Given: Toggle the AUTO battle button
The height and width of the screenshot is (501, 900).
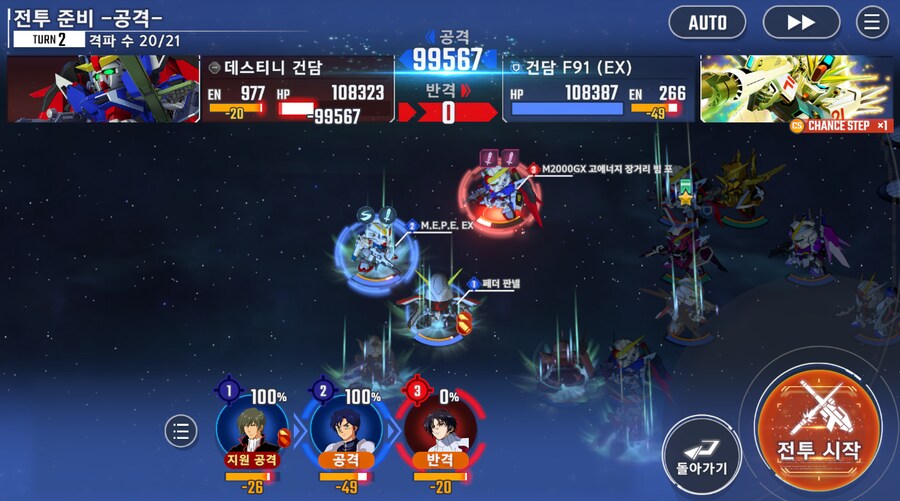Looking at the screenshot, I should coord(707,22).
